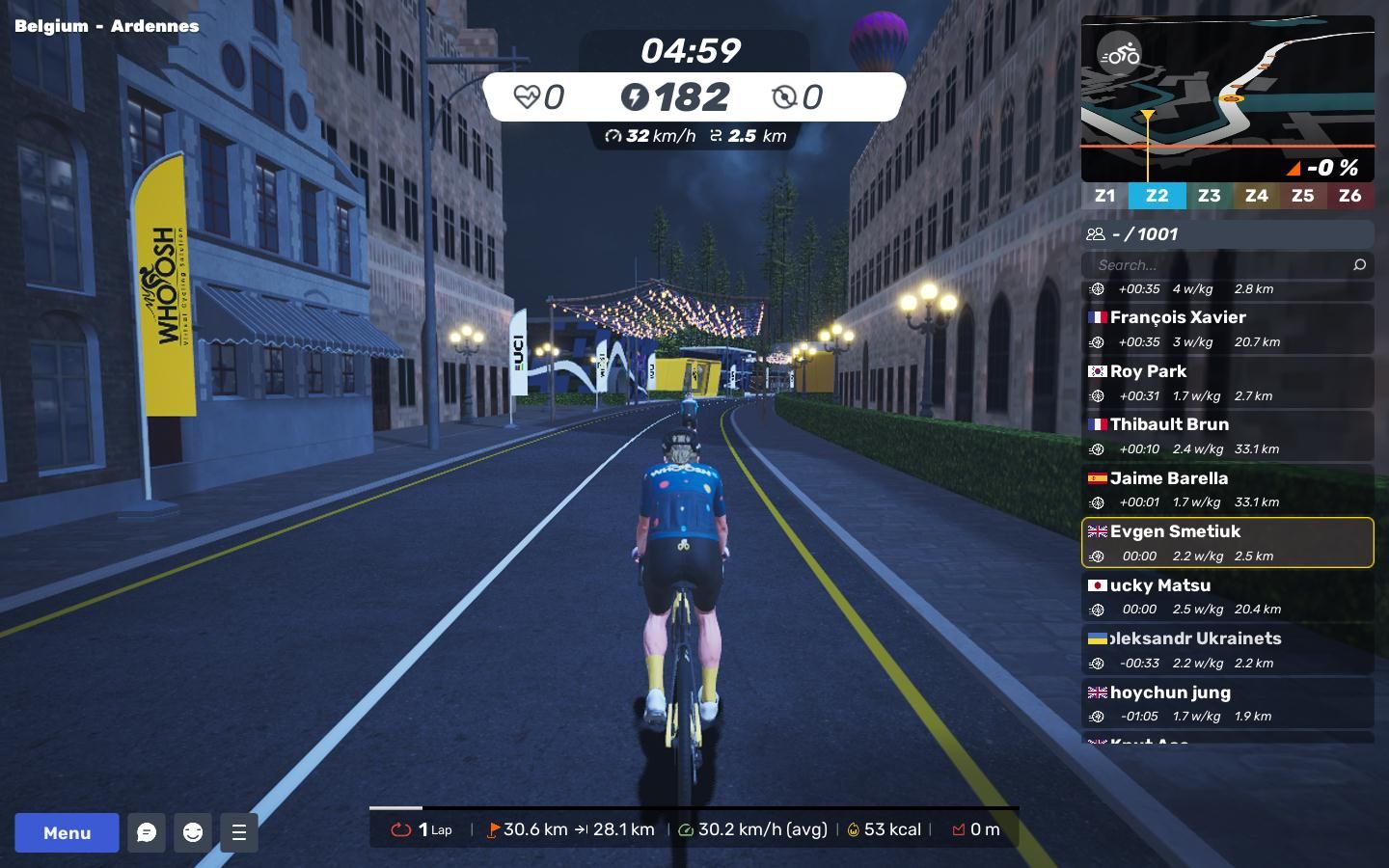Select rider François Xavier in the list
The width and height of the screenshot is (1389, 868).
[x=1227, y=329]
